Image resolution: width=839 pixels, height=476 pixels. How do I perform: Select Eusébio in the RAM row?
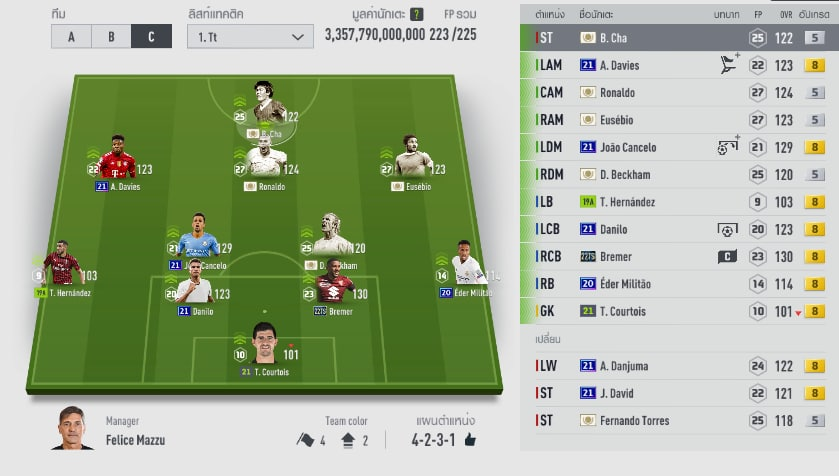point(680,120)
